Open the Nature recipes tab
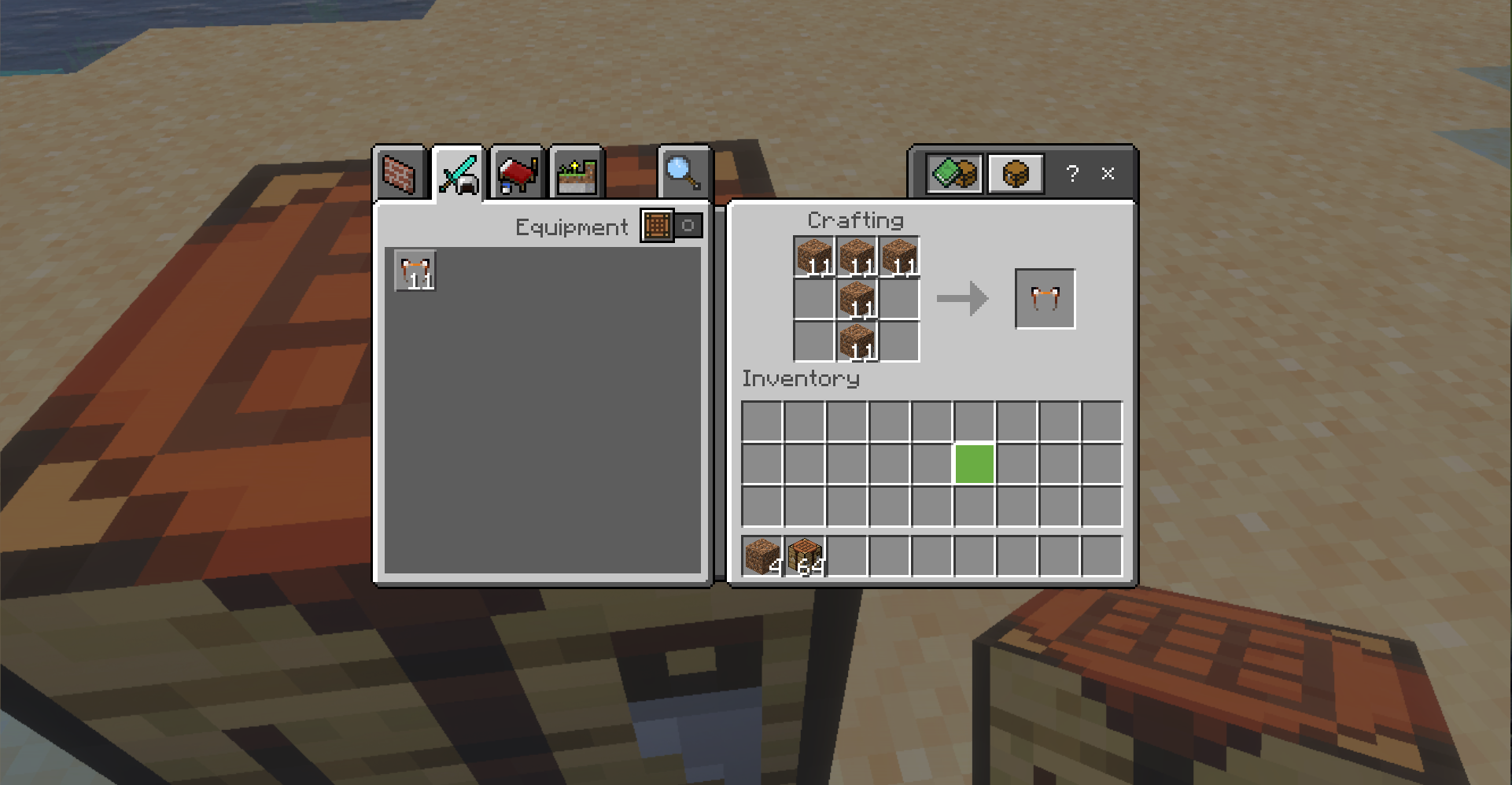 click(576, 173)
